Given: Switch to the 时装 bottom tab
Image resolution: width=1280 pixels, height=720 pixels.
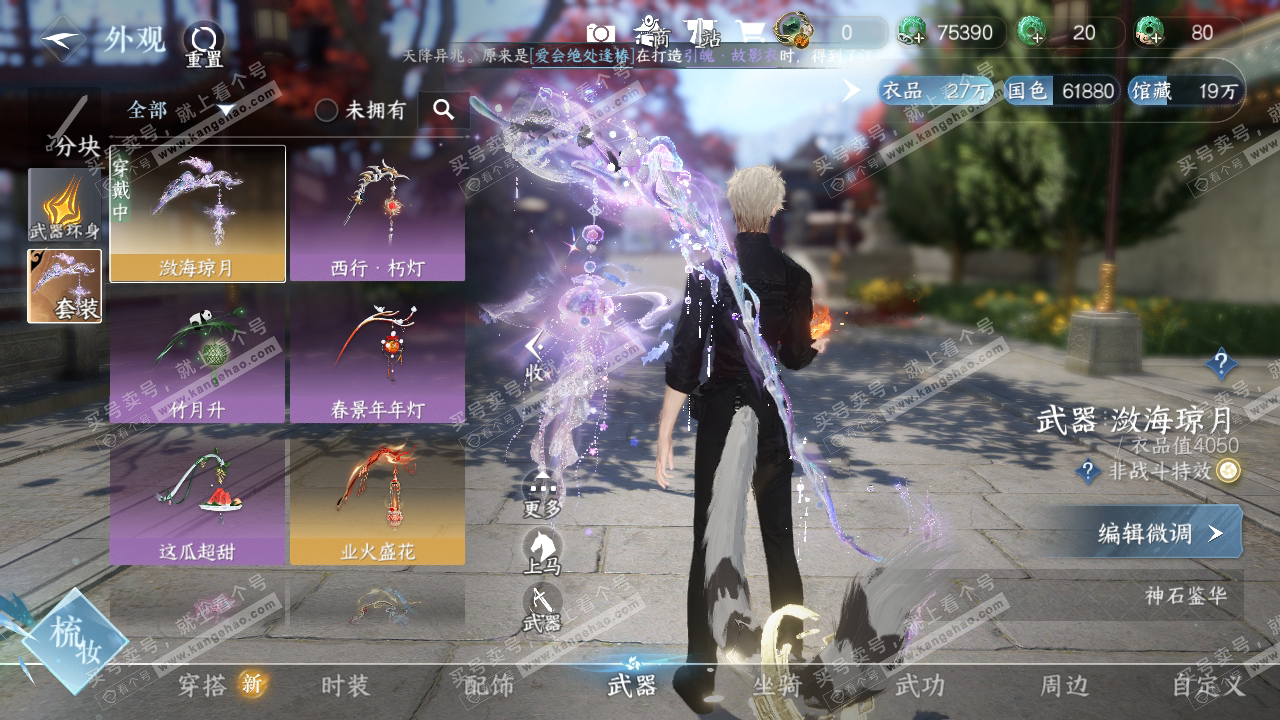Looking at the screenshot, I should [x=345, y=685].
